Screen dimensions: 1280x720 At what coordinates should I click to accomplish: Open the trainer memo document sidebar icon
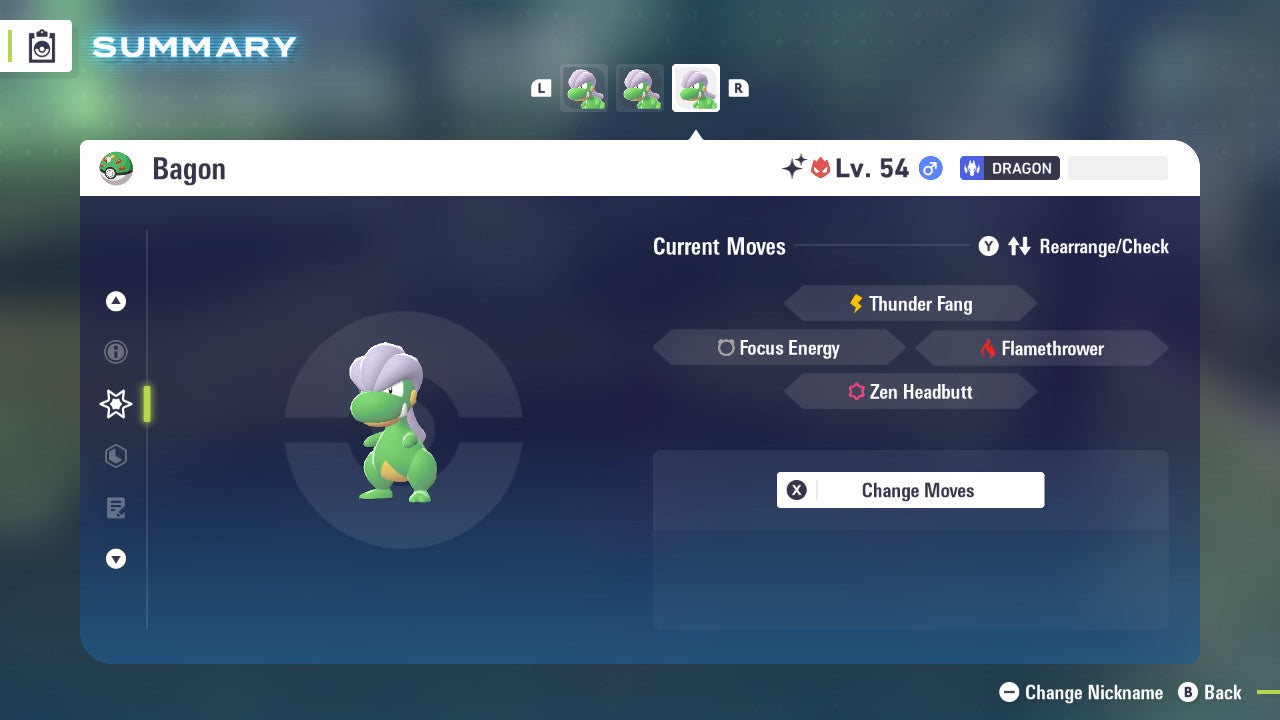tap(116, 508)
